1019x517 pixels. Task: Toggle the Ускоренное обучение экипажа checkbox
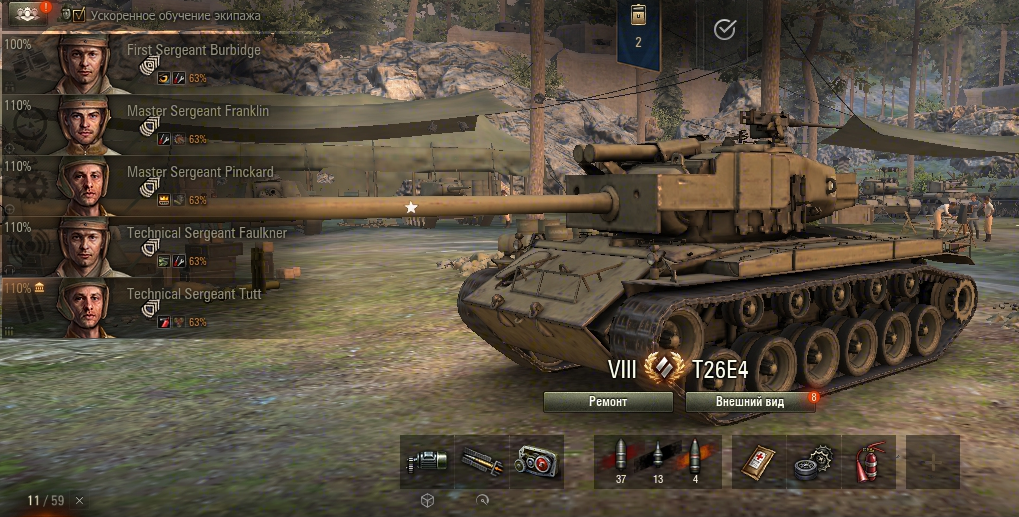click(x=79, y=15)
